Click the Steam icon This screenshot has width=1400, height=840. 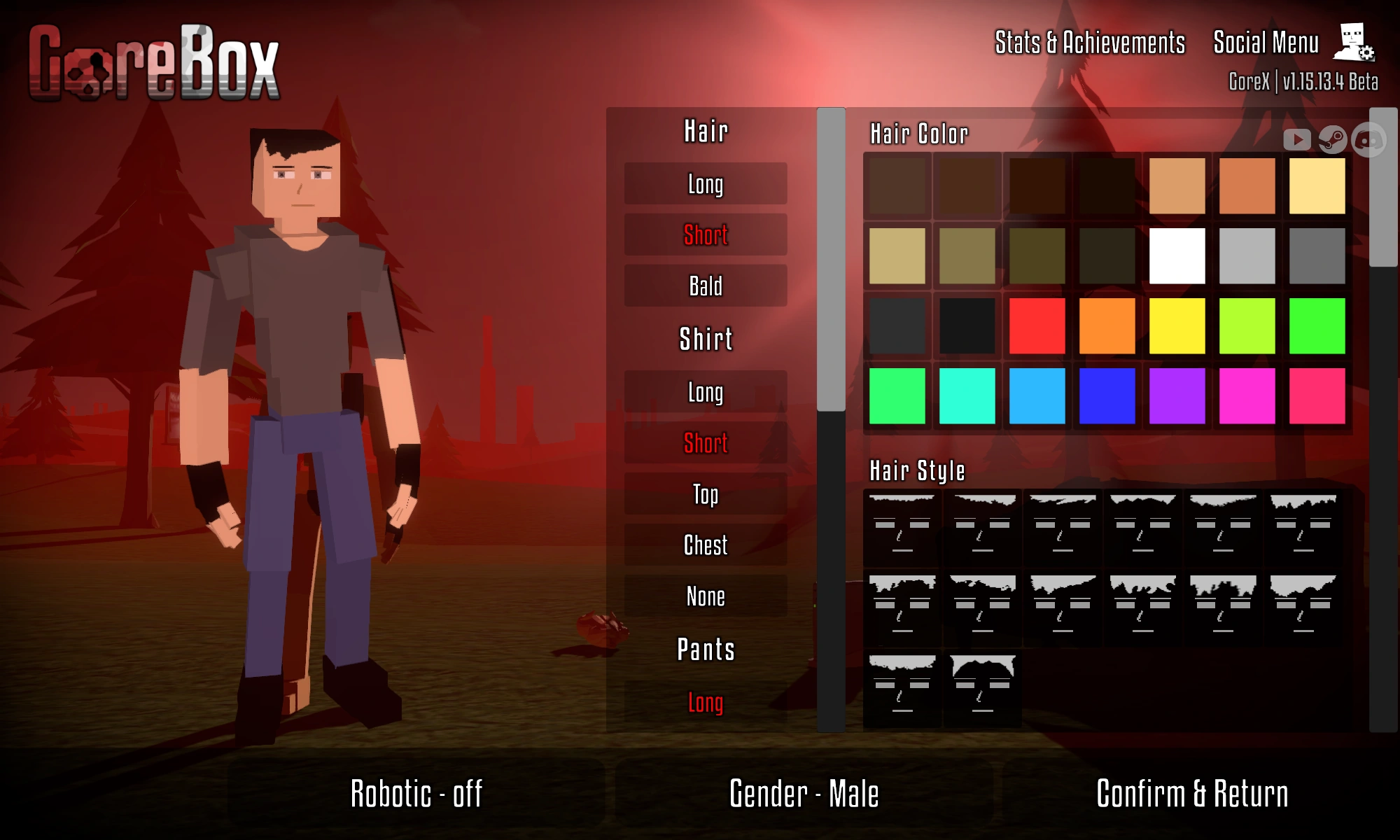(x=1333, y=141)
